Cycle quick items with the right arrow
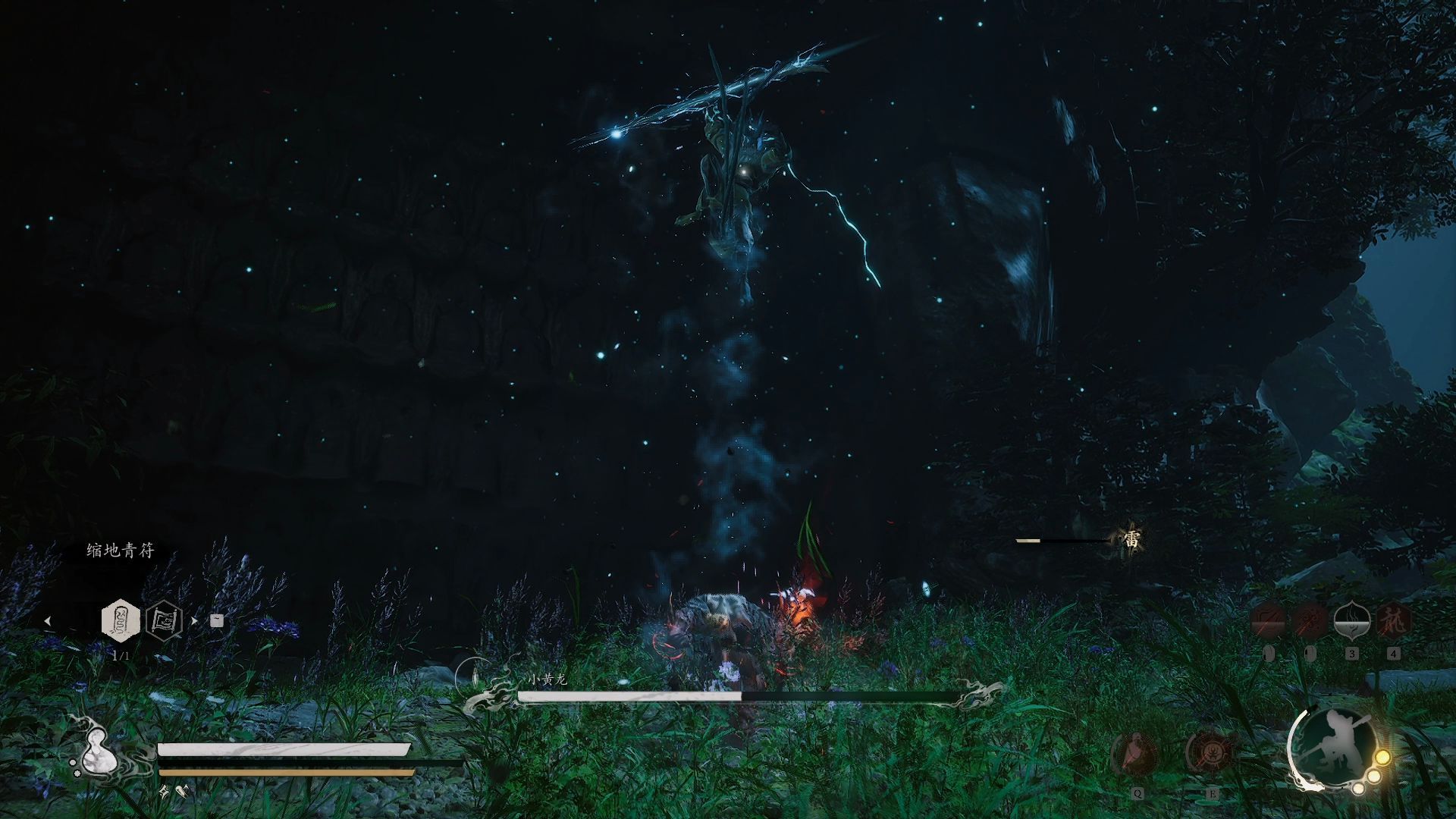1456x819 pixels. coord(194,620)
